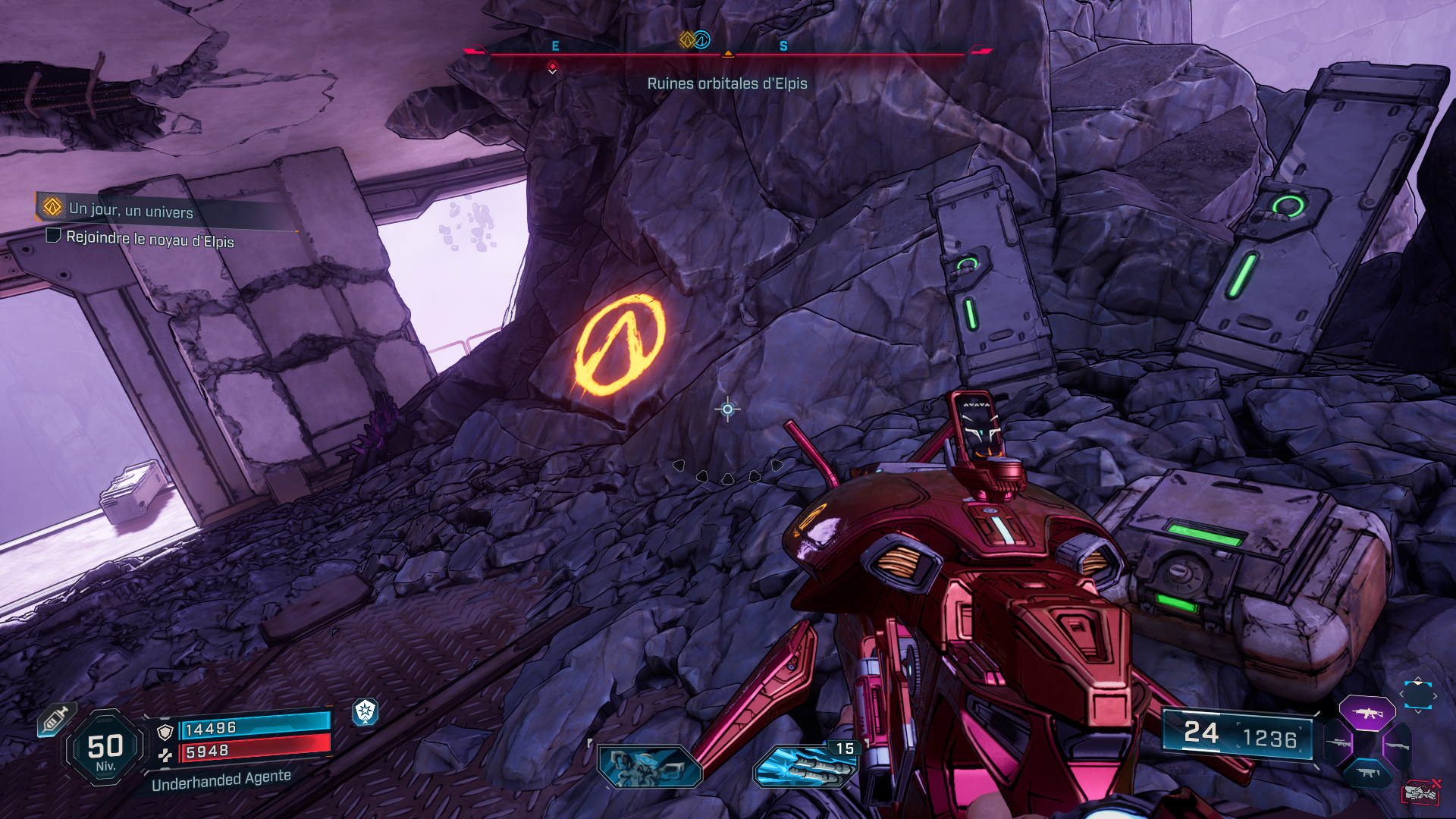1456x819 pixels.
Task: Activate the blue action skill icon
Action: [649, 766]
